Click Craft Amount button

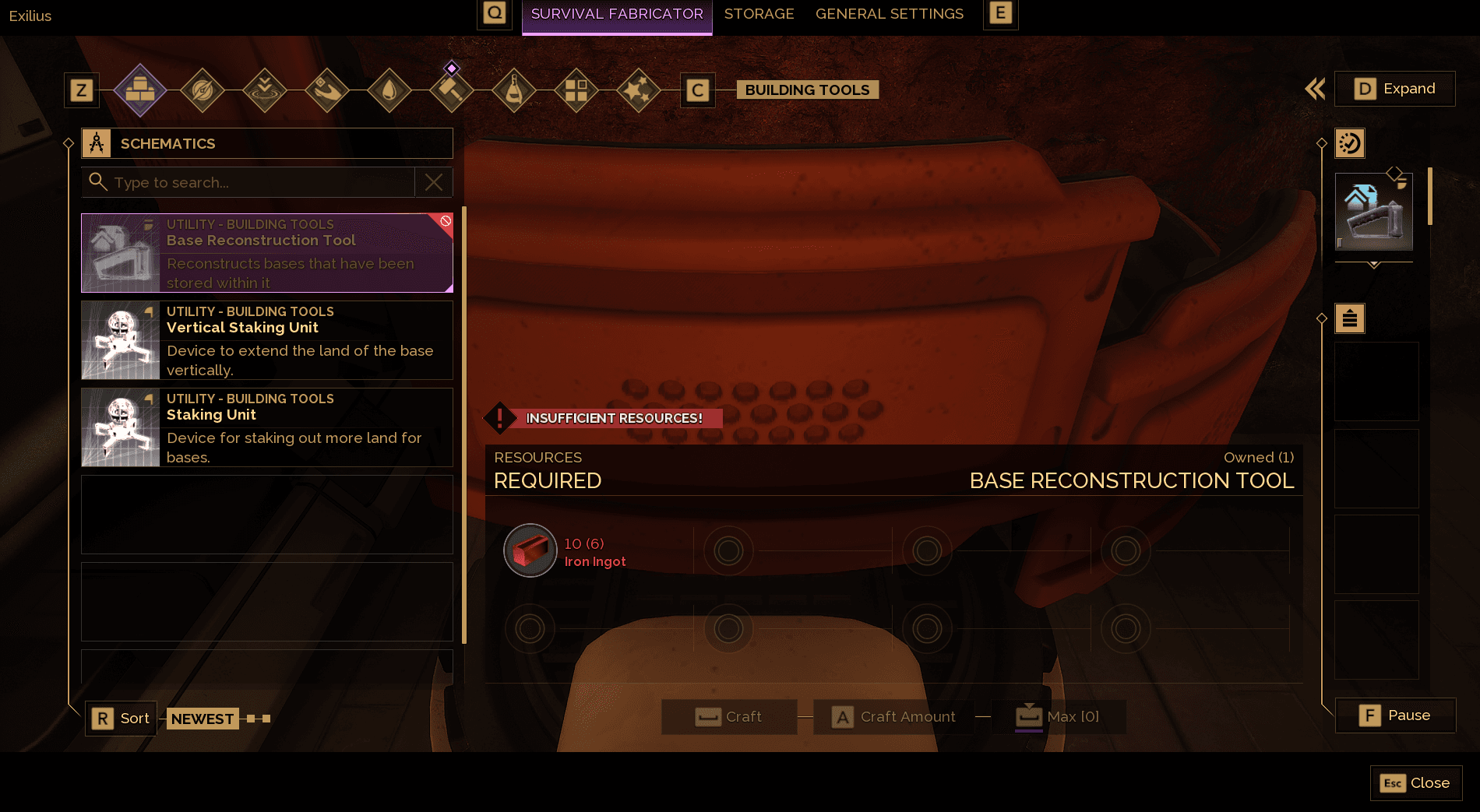tap(893, 716)
